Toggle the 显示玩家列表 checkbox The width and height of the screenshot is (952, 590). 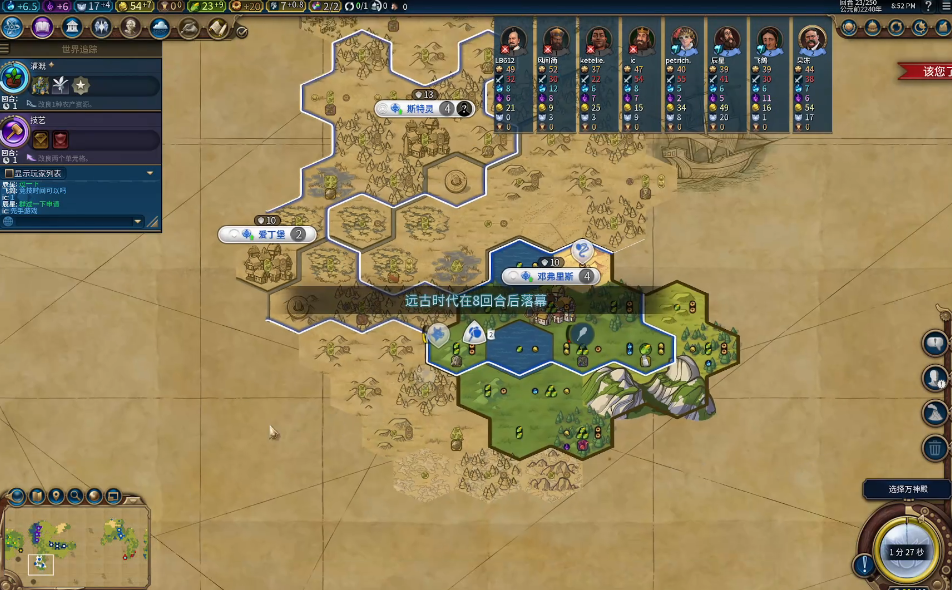coord(9,173)
